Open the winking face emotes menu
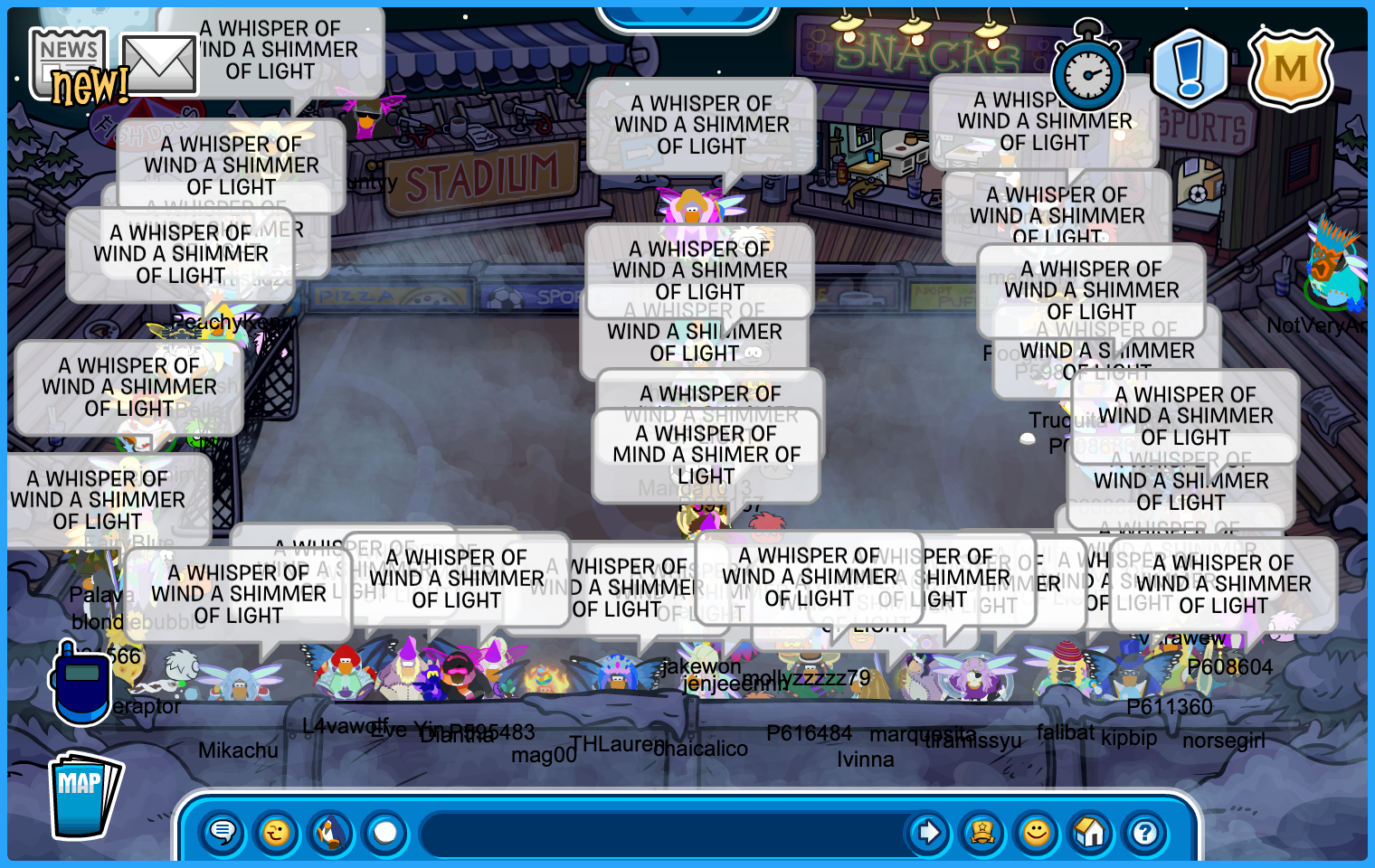The height and width of the screenshot is (868, 1375). (277, 832)
